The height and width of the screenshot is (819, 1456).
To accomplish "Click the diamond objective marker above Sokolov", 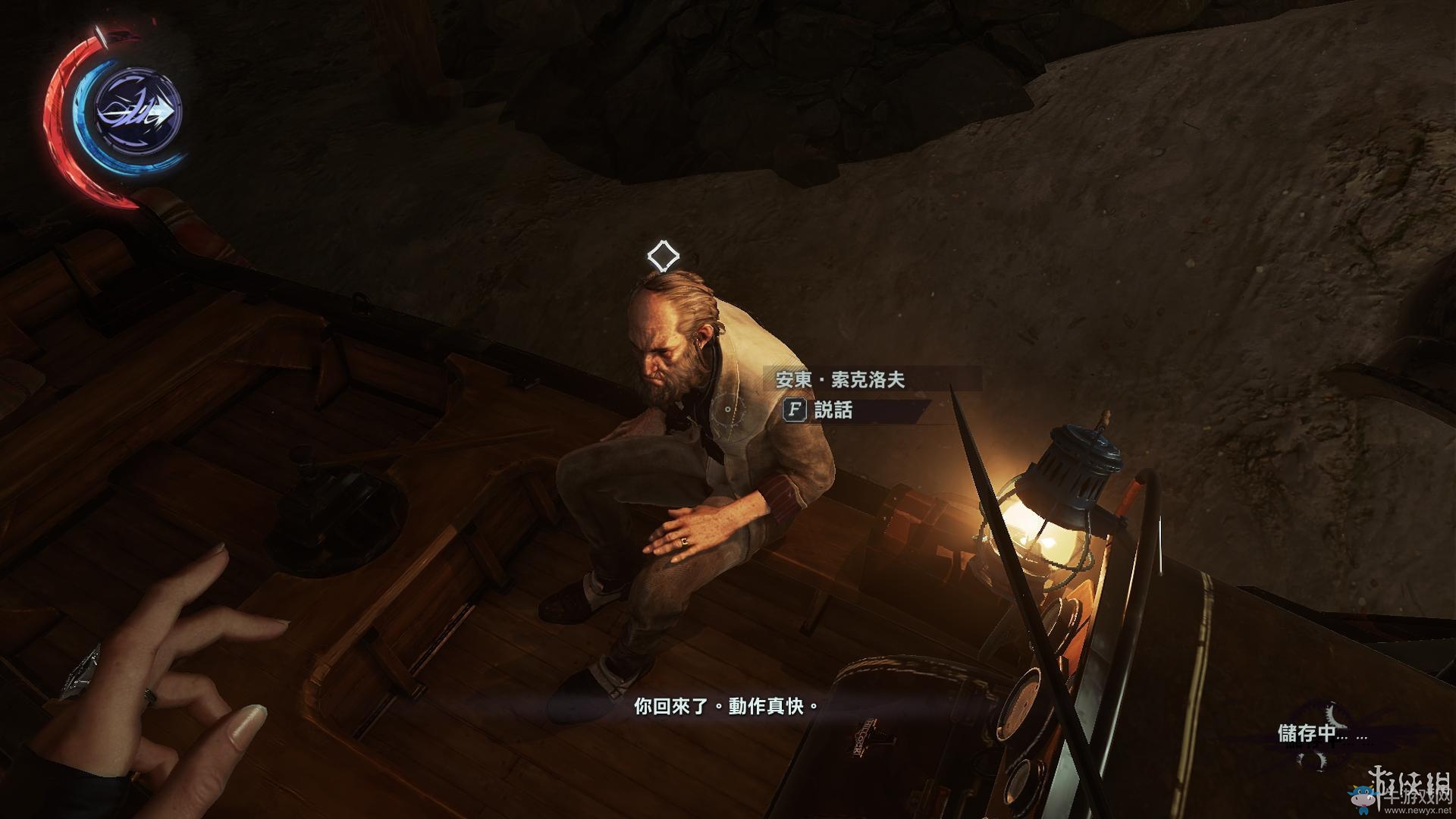I will [663, 256].
